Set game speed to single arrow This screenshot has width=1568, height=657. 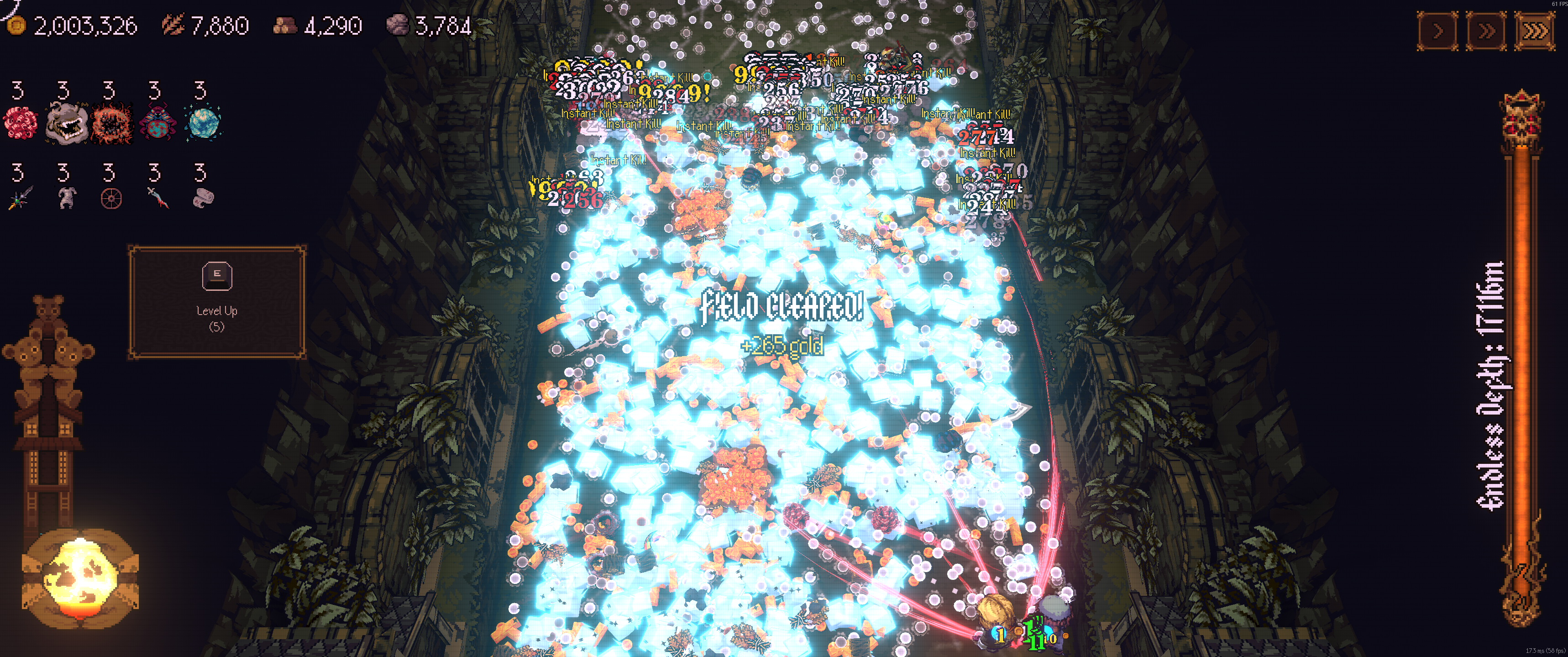[1438, 31]
